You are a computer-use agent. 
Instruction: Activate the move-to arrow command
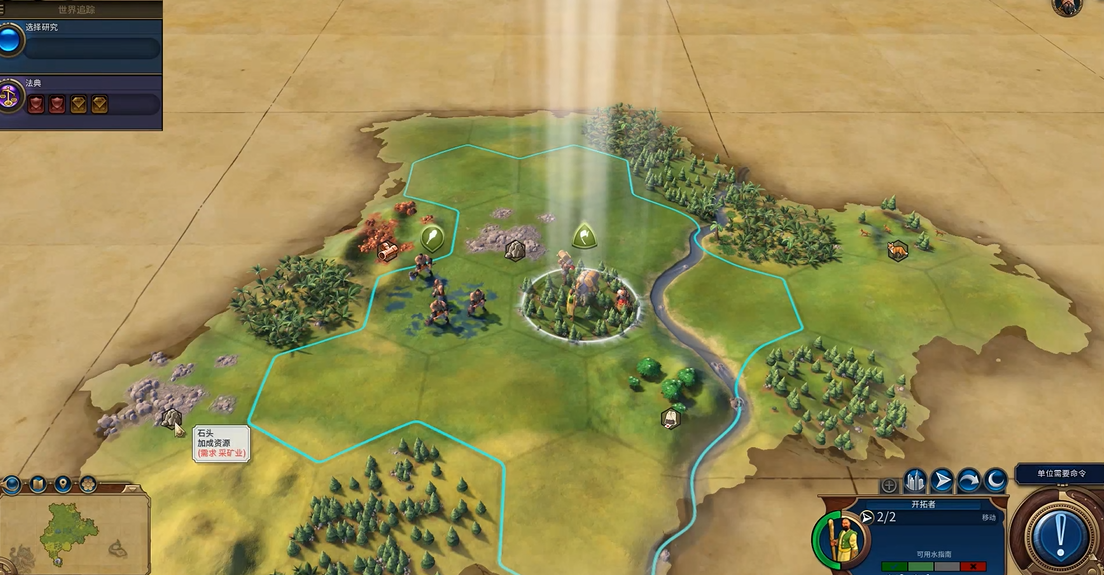(x=943, y=481)
